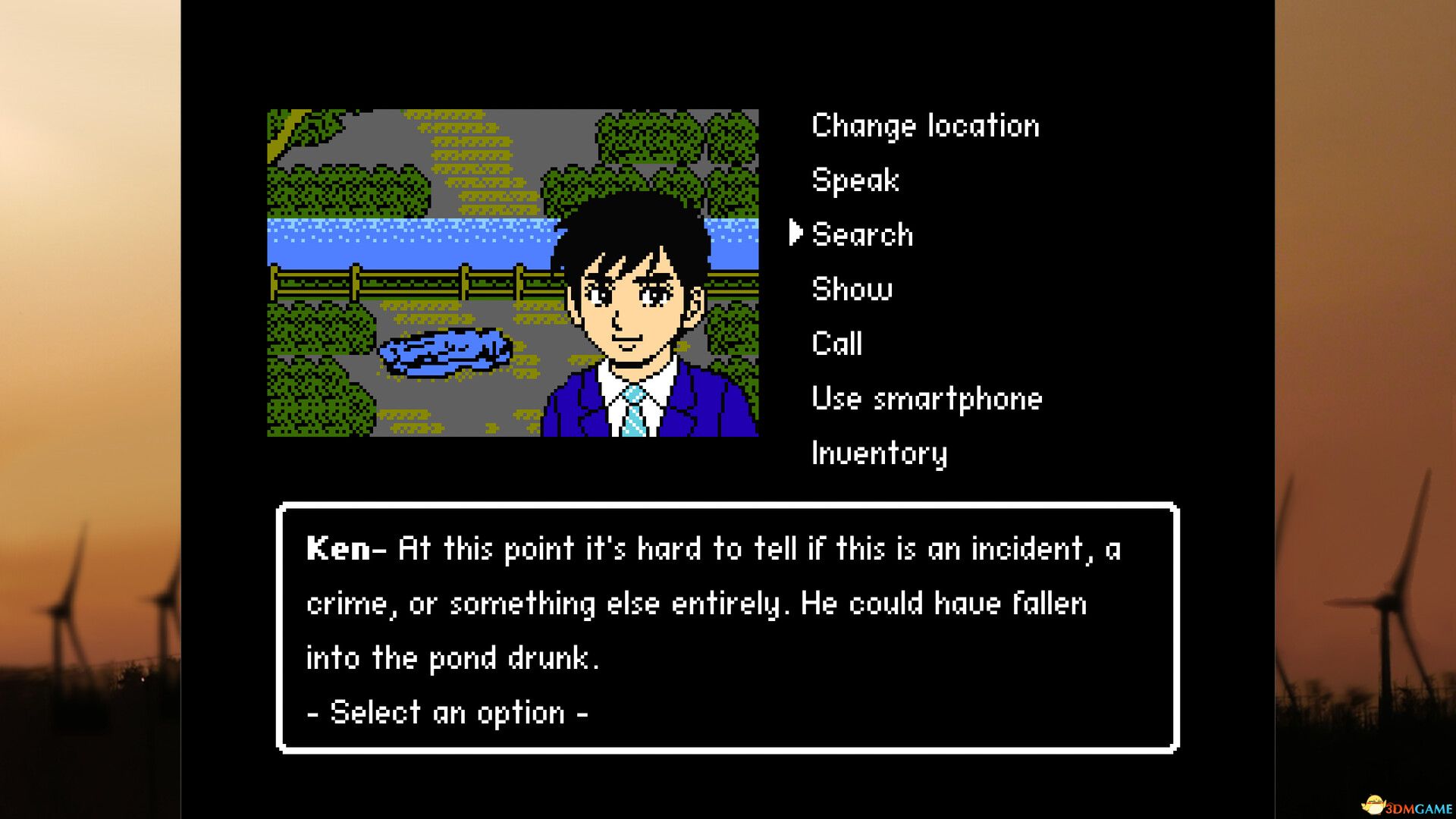Select Use smartphone
Image resolution: width=1456 pixels, height=819 pixels.
pyautogui.click(x=926, y=398)
